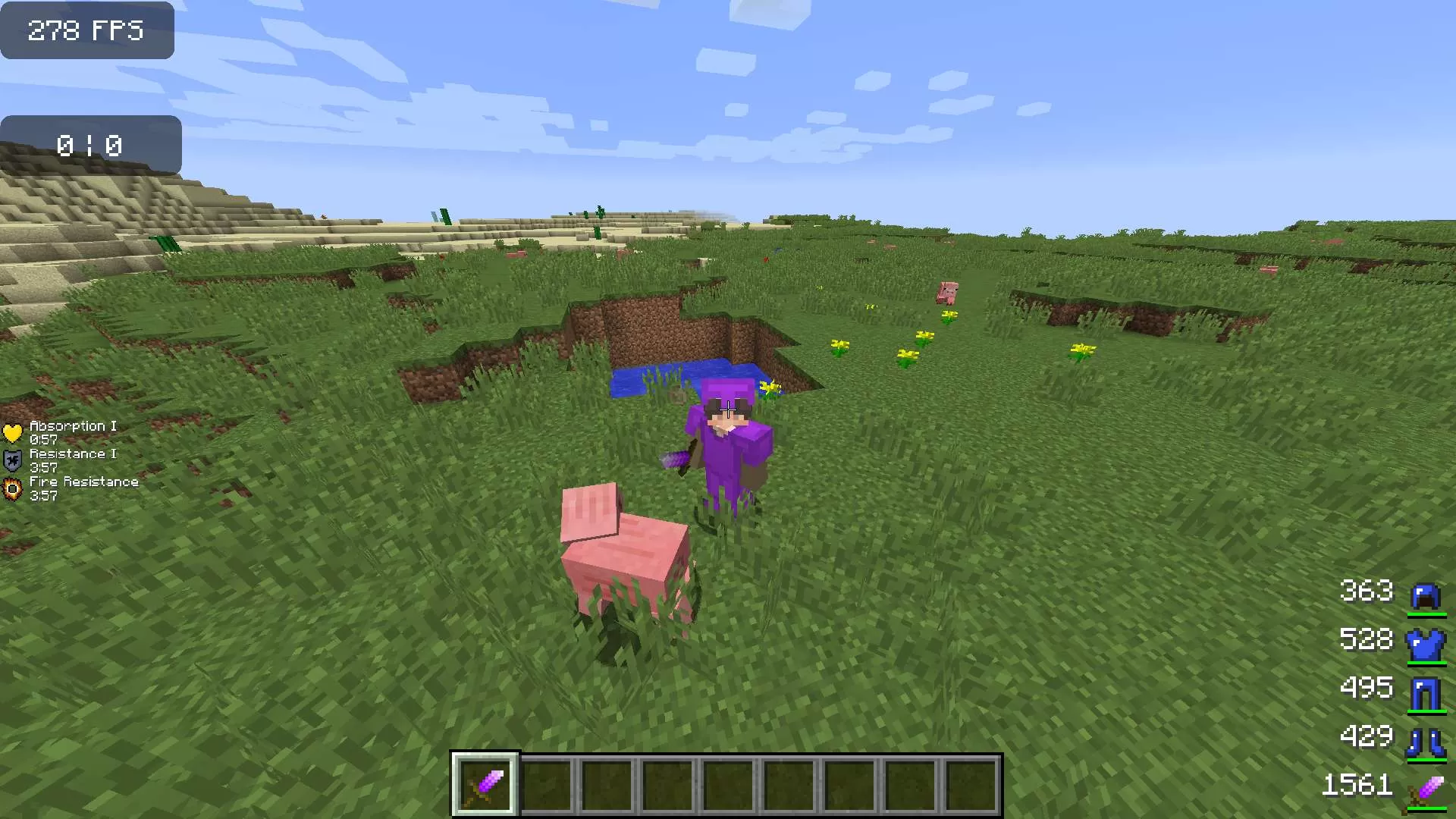Image resolution: width=1456 pixels, height=819 pixels.
Task: Toggle the potion effects list visibility
Action: click(72, 459)
